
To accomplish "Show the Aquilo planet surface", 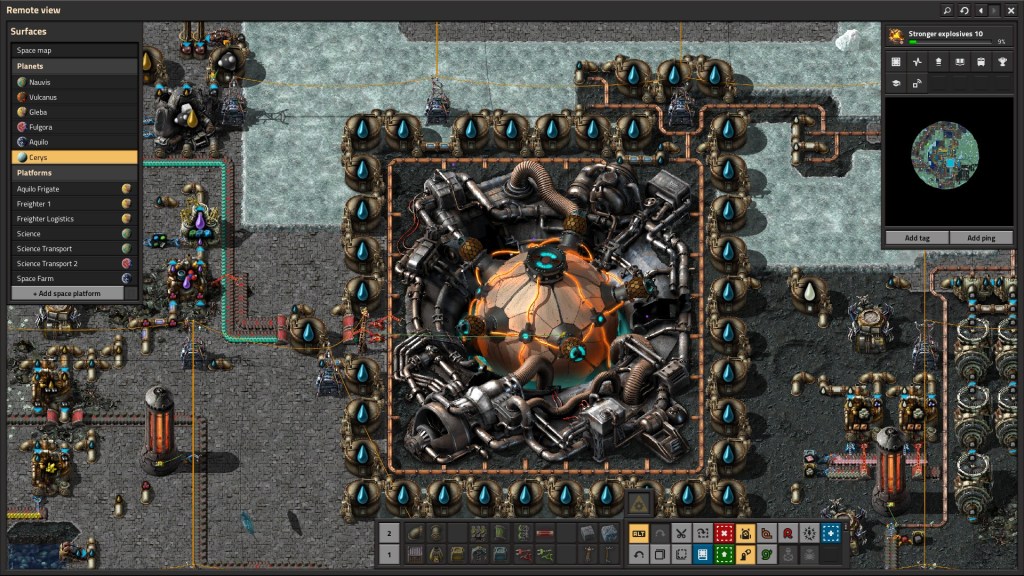I will (74, 142).
